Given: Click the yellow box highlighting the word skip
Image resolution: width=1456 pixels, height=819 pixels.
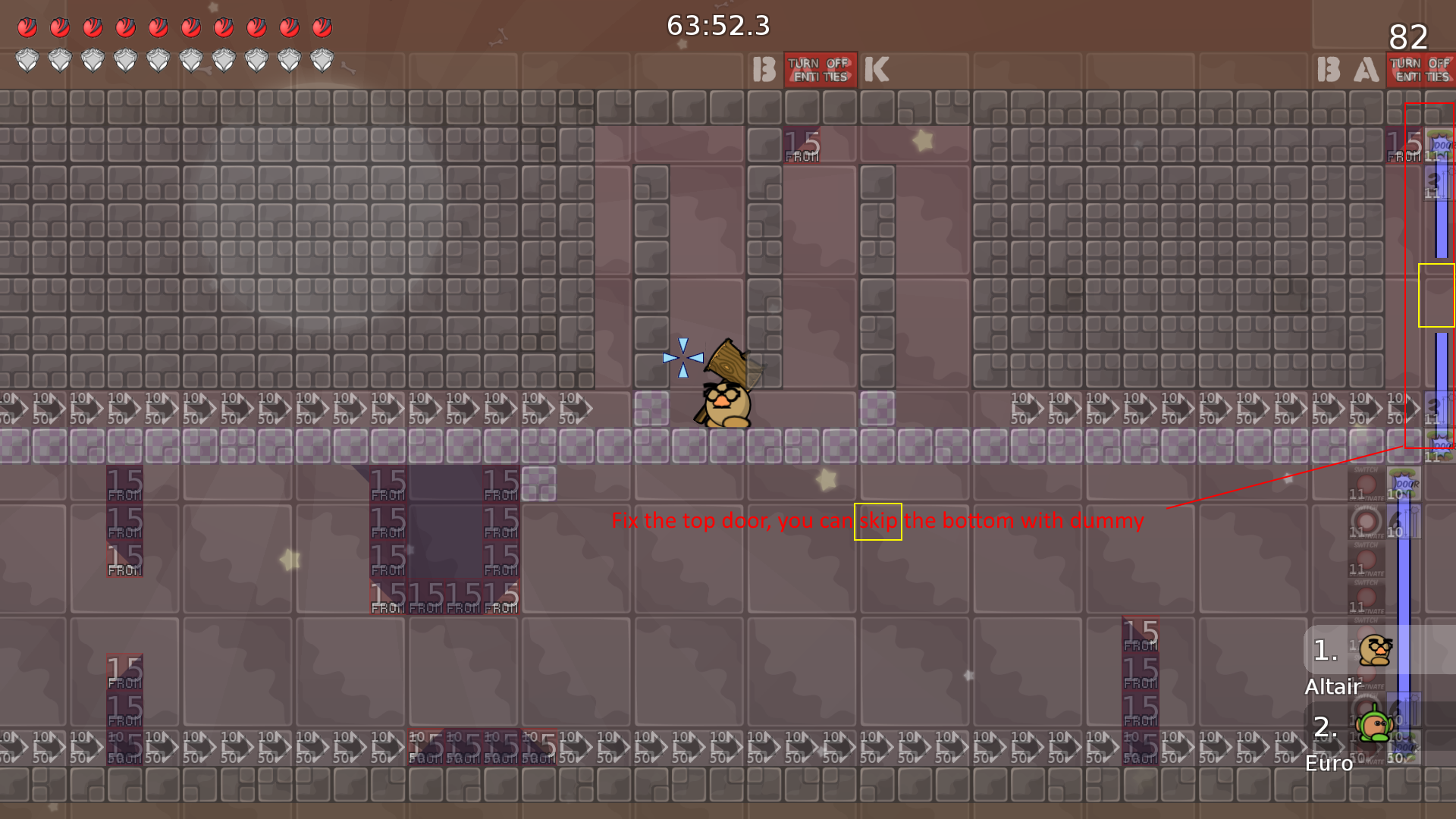Looking at the screenshot, I should click(877, 522).
